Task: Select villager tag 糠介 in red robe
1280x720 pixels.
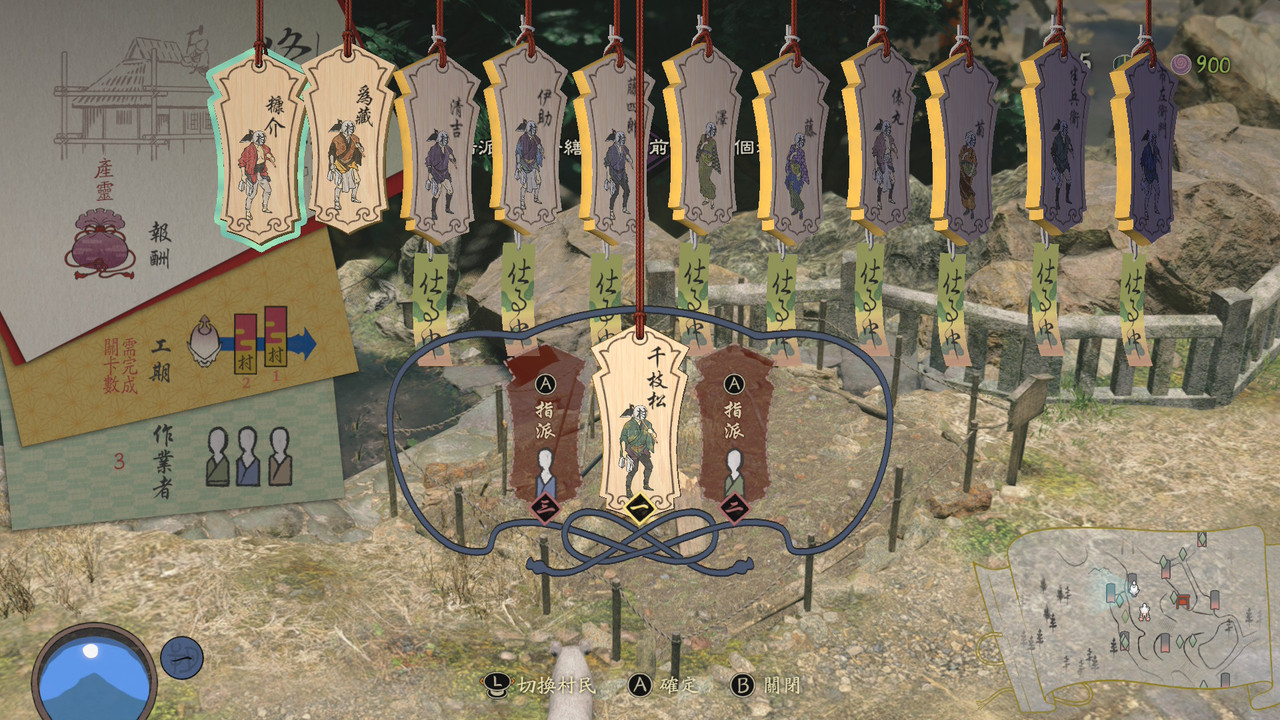Action: point(258,150)
